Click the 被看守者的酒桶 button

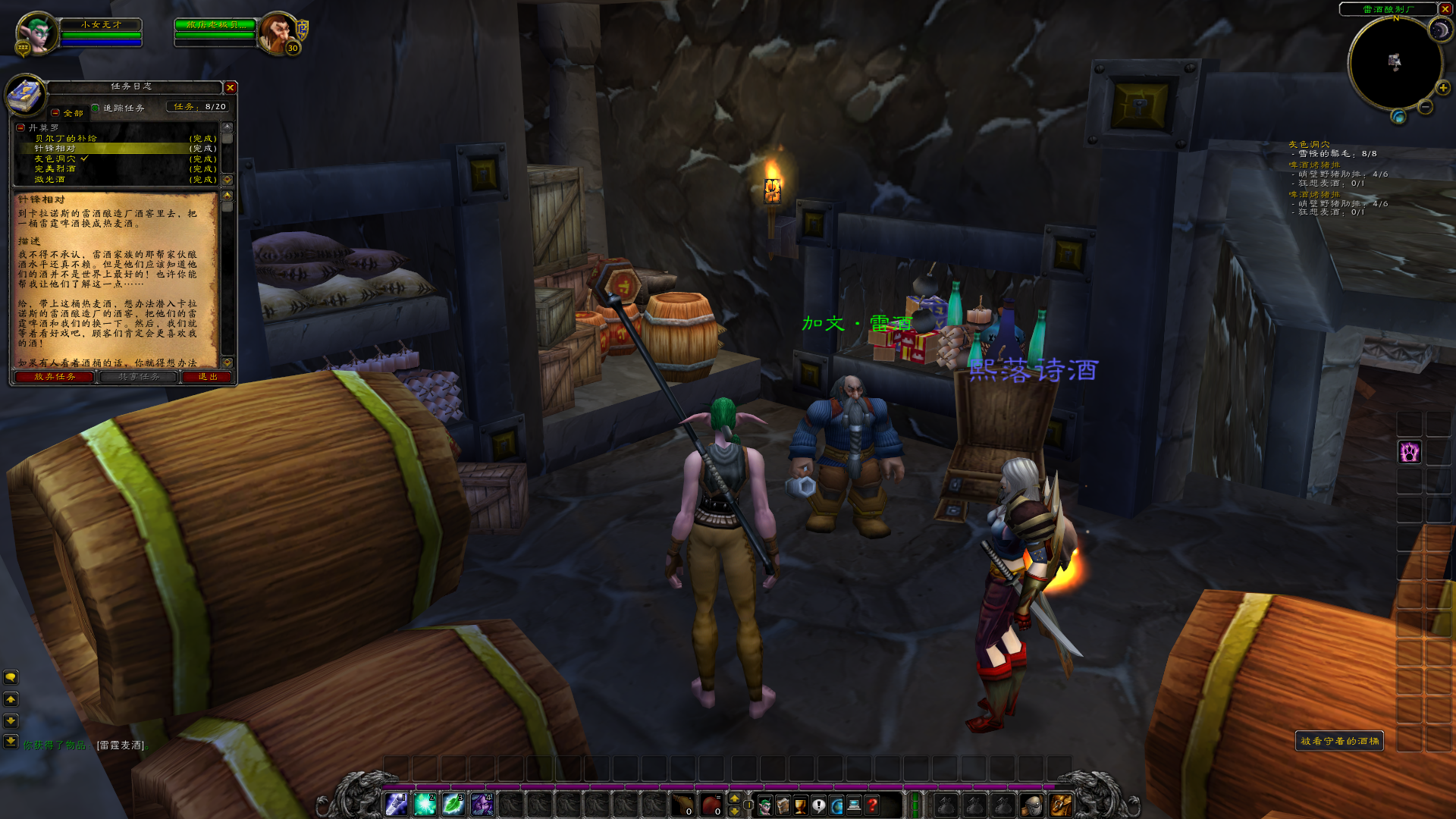1339,741
